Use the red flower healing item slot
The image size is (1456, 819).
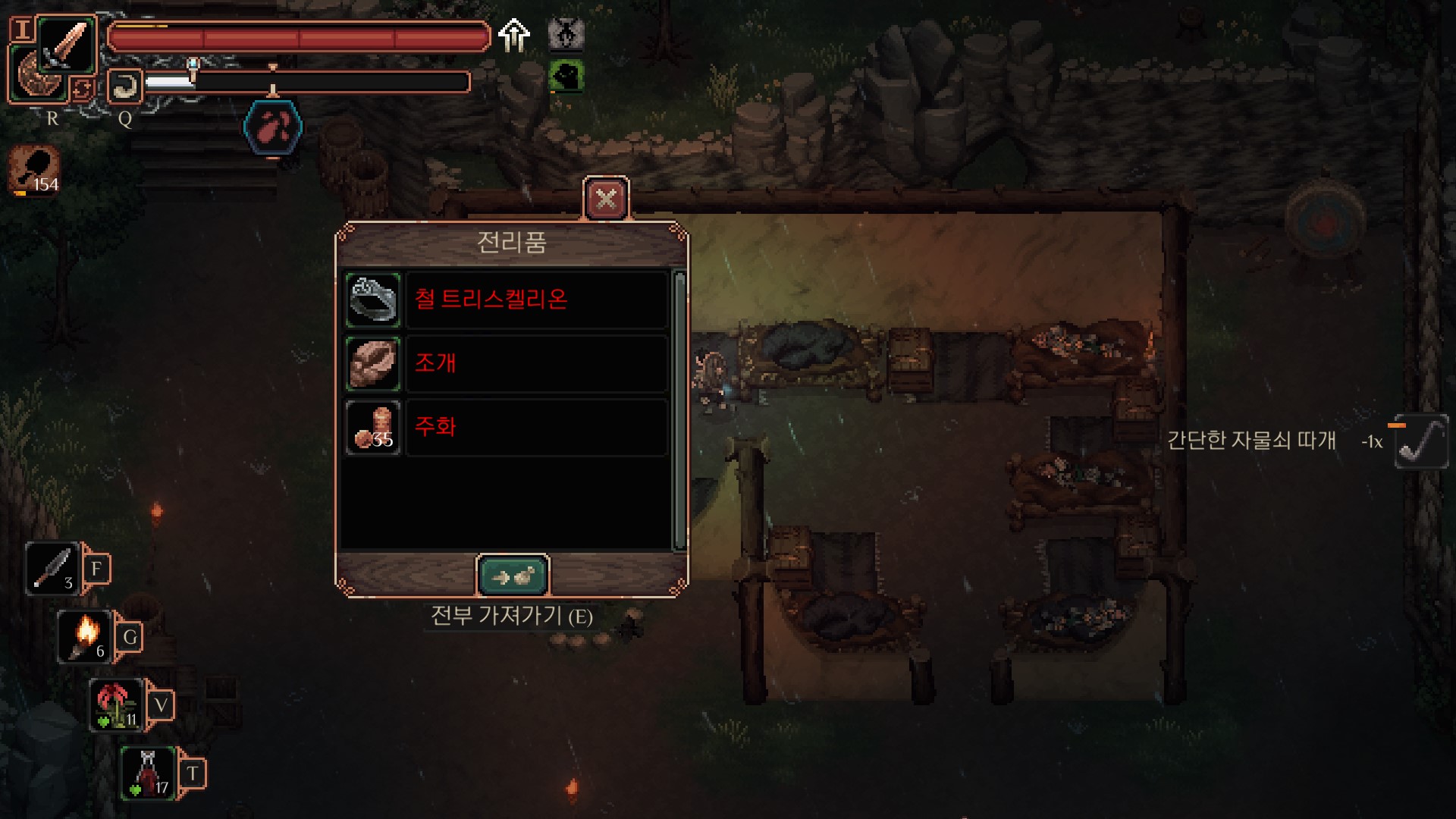pyautogui.click(x=117, y=704)
